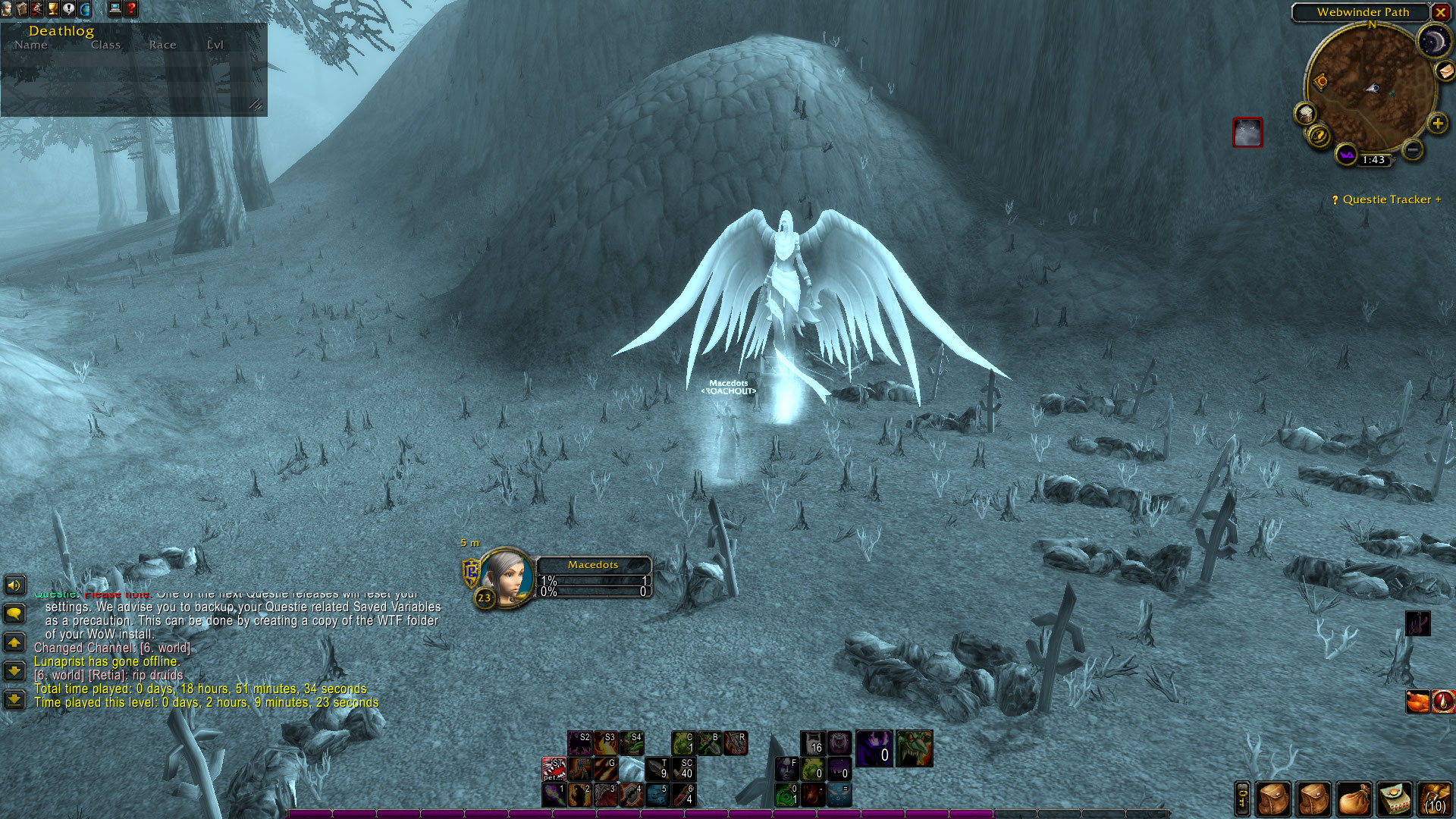Screen dimensions: 1456x819
Task: Click the red question mark help button
Action: tap(131, 9)
